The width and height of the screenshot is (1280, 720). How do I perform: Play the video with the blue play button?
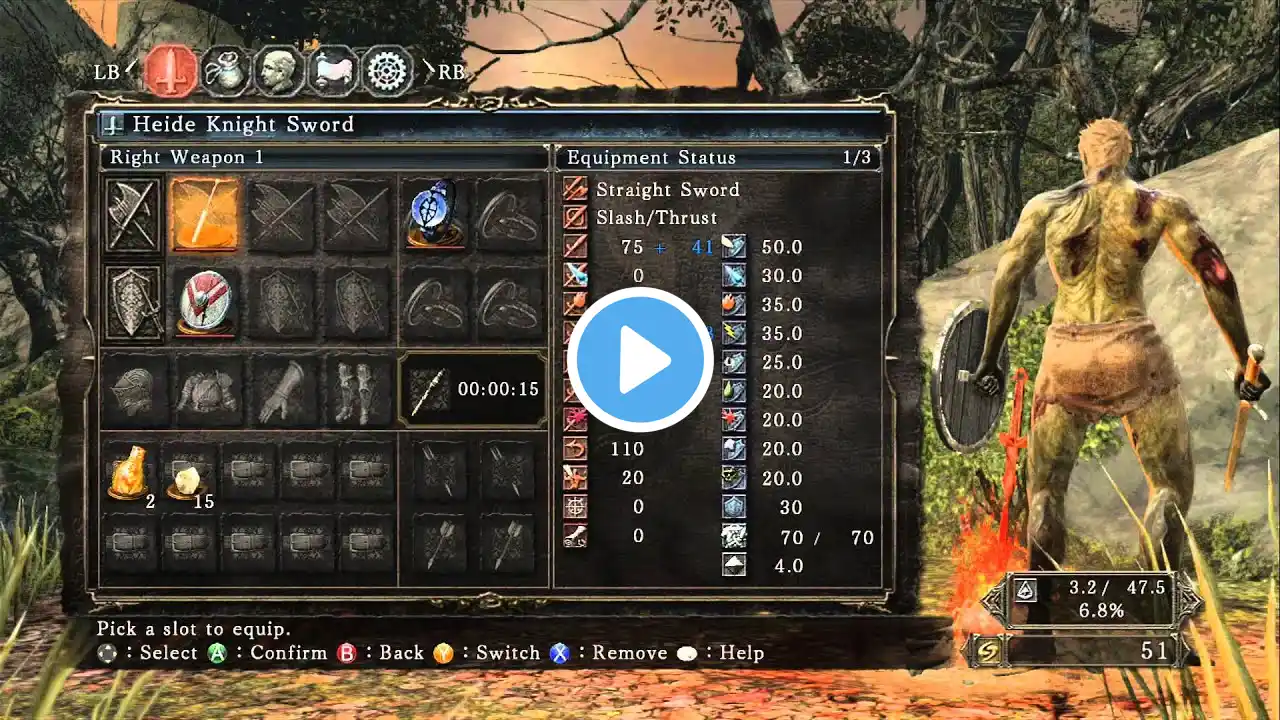[x=641, y=359]
